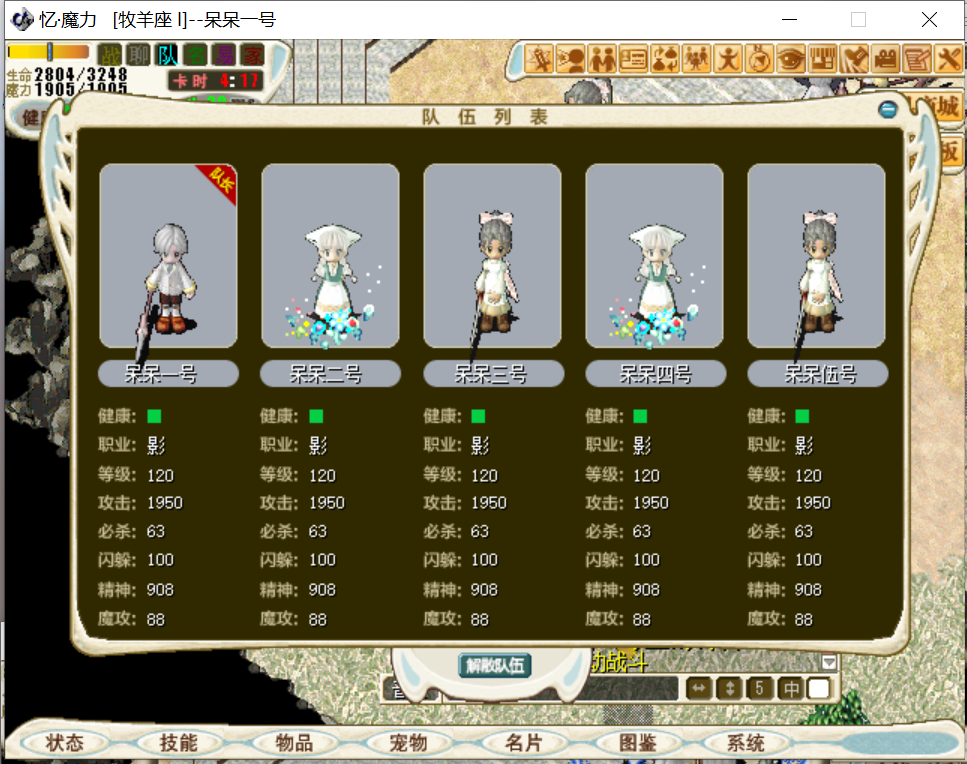This screenshot has height=764, width=967.
Task: Open the wrench tools icon in toolbar
Action: point(948,59)
